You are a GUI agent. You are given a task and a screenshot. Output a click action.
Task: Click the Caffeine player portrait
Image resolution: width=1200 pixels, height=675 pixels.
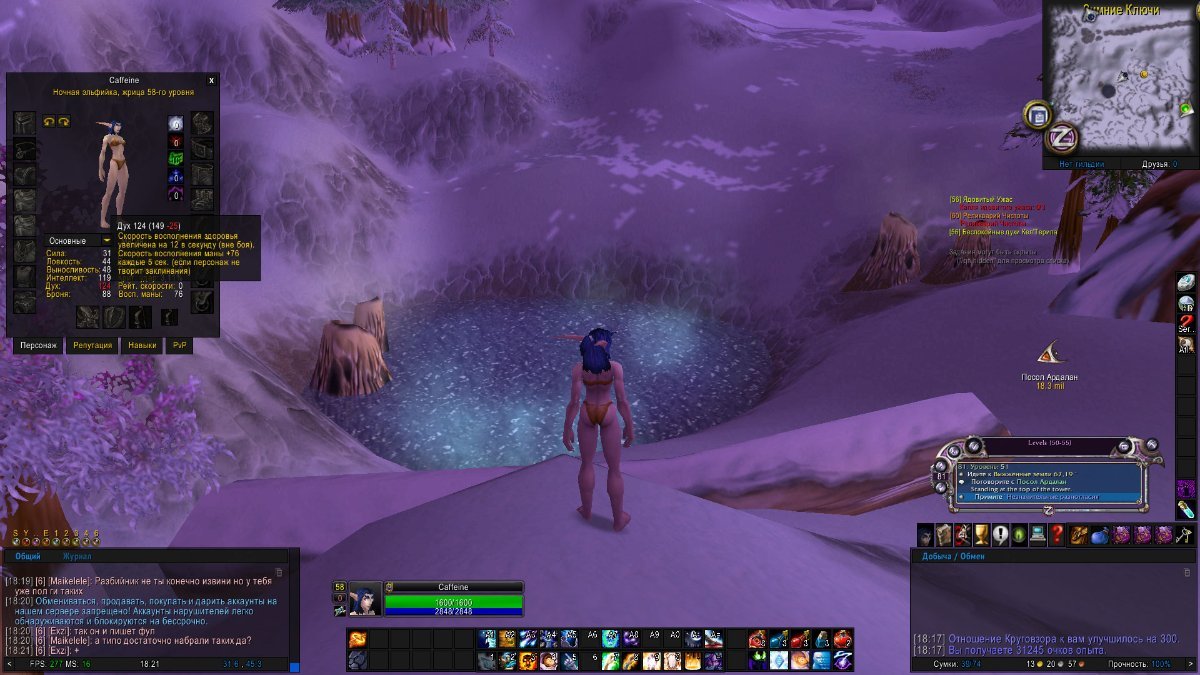pyautogui.click(x=364, y=599)
